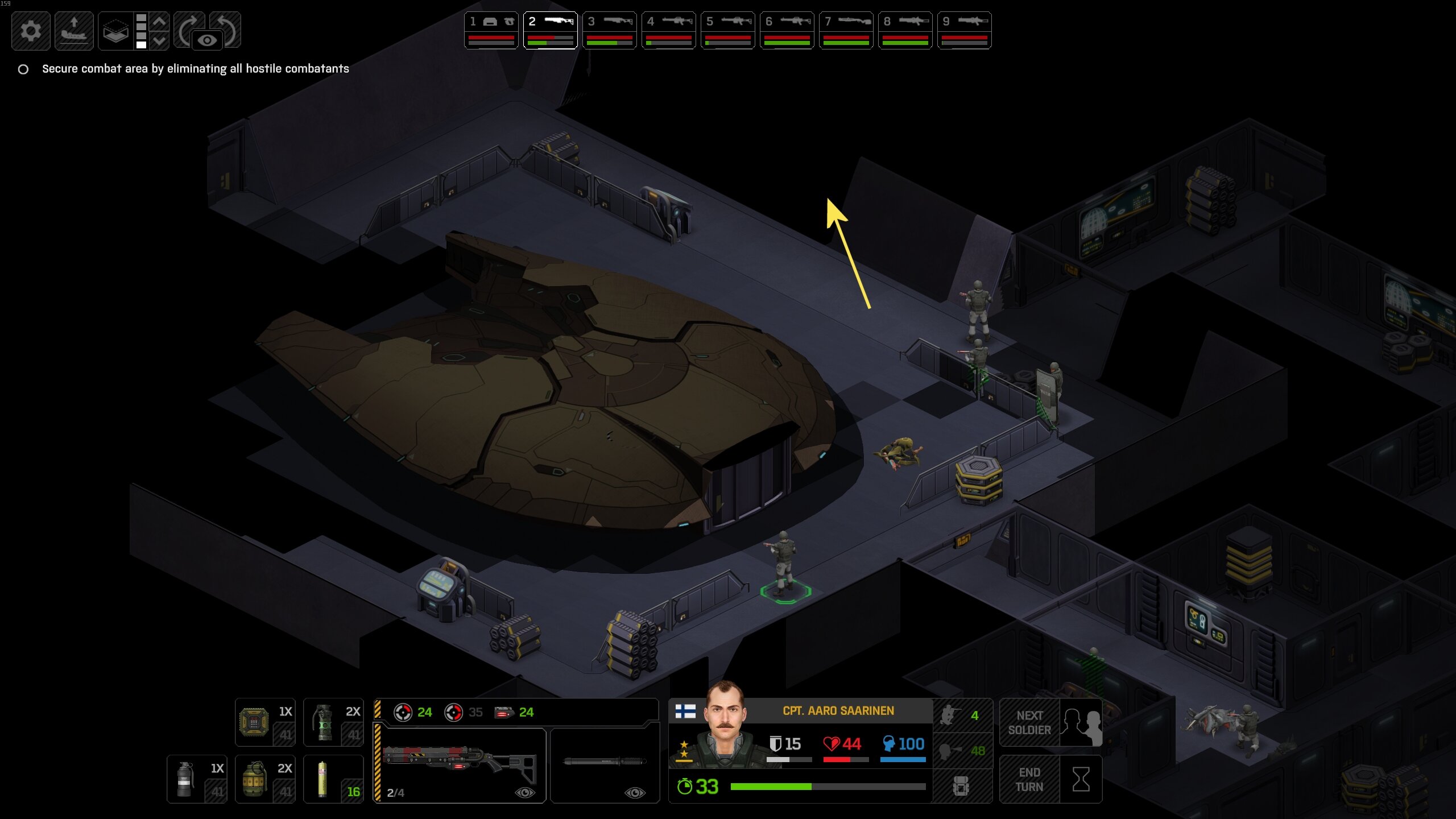Click the abort mission dropship button
The height and width of the screenshot is (819, 1456).
coord(74,31)
